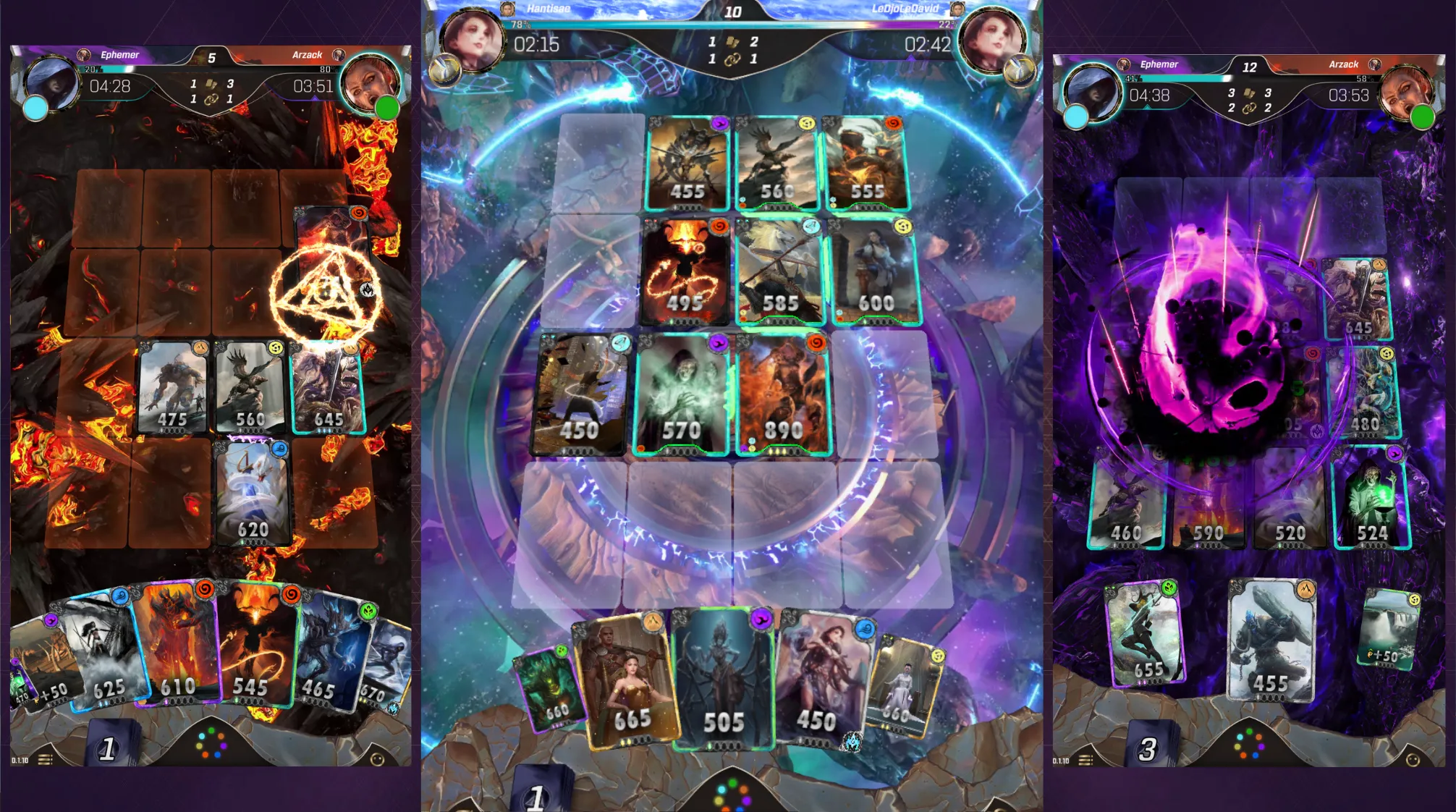Toggle the green ready indicator beside Arzack
The image size is (1456, 812).
coord(389,107)
